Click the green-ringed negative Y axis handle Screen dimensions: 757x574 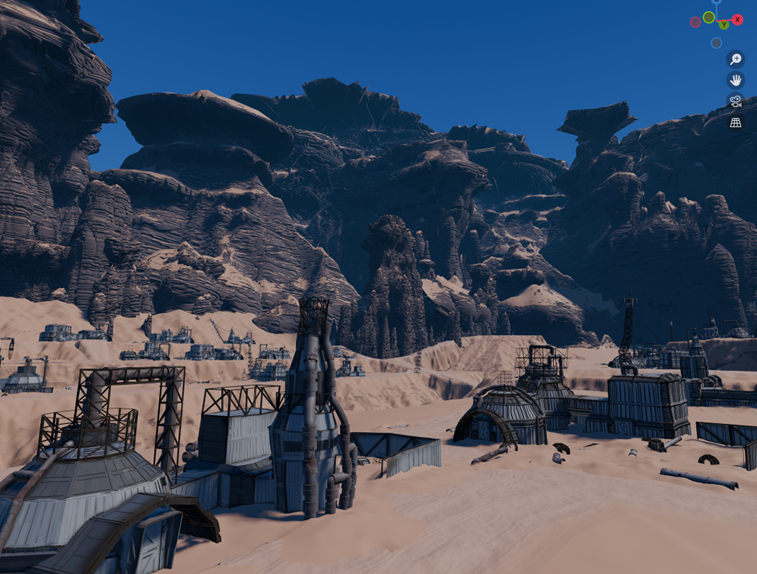[x=709, y=17]
